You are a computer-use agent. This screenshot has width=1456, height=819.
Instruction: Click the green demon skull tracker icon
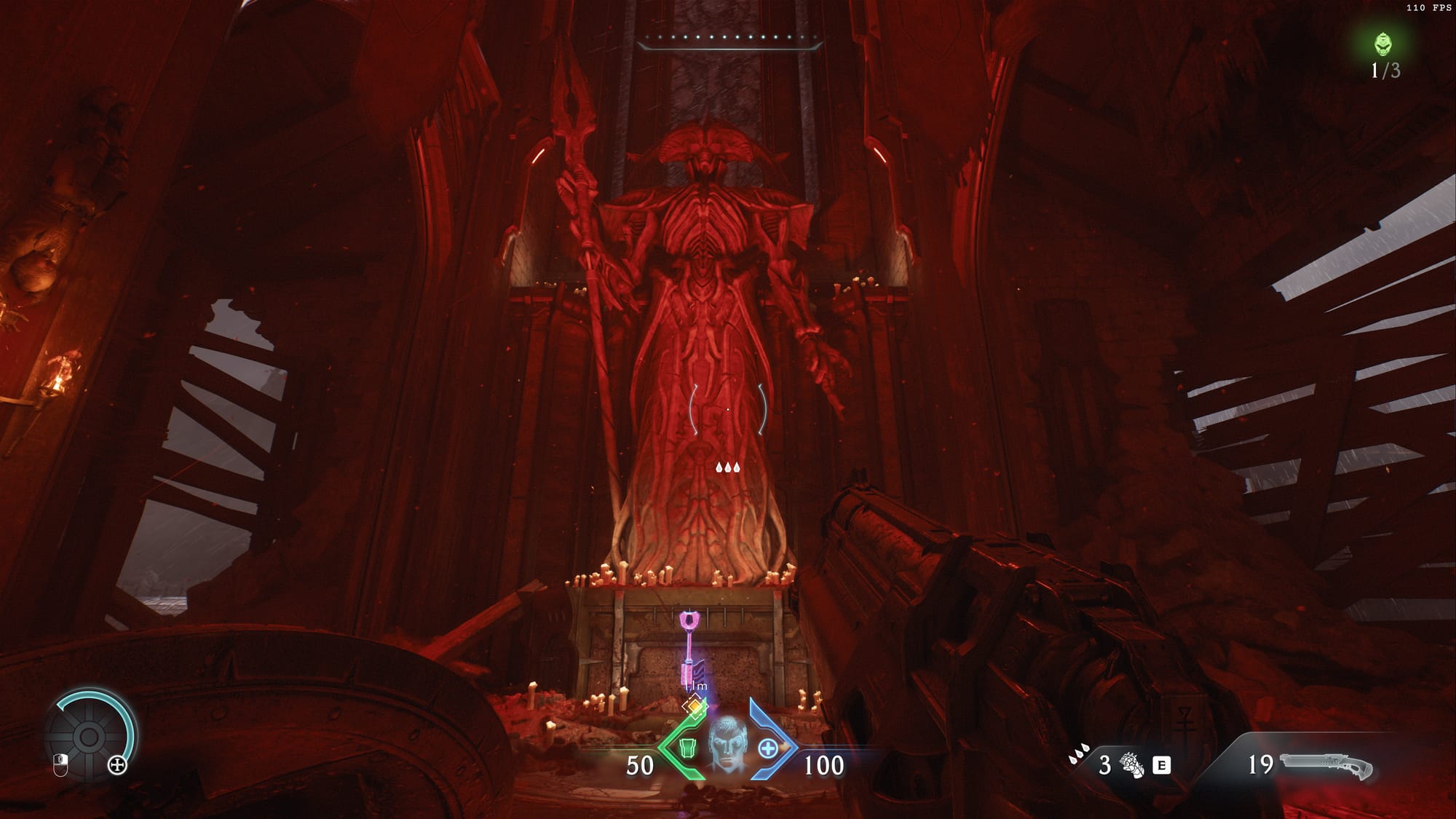point(1383,44)
